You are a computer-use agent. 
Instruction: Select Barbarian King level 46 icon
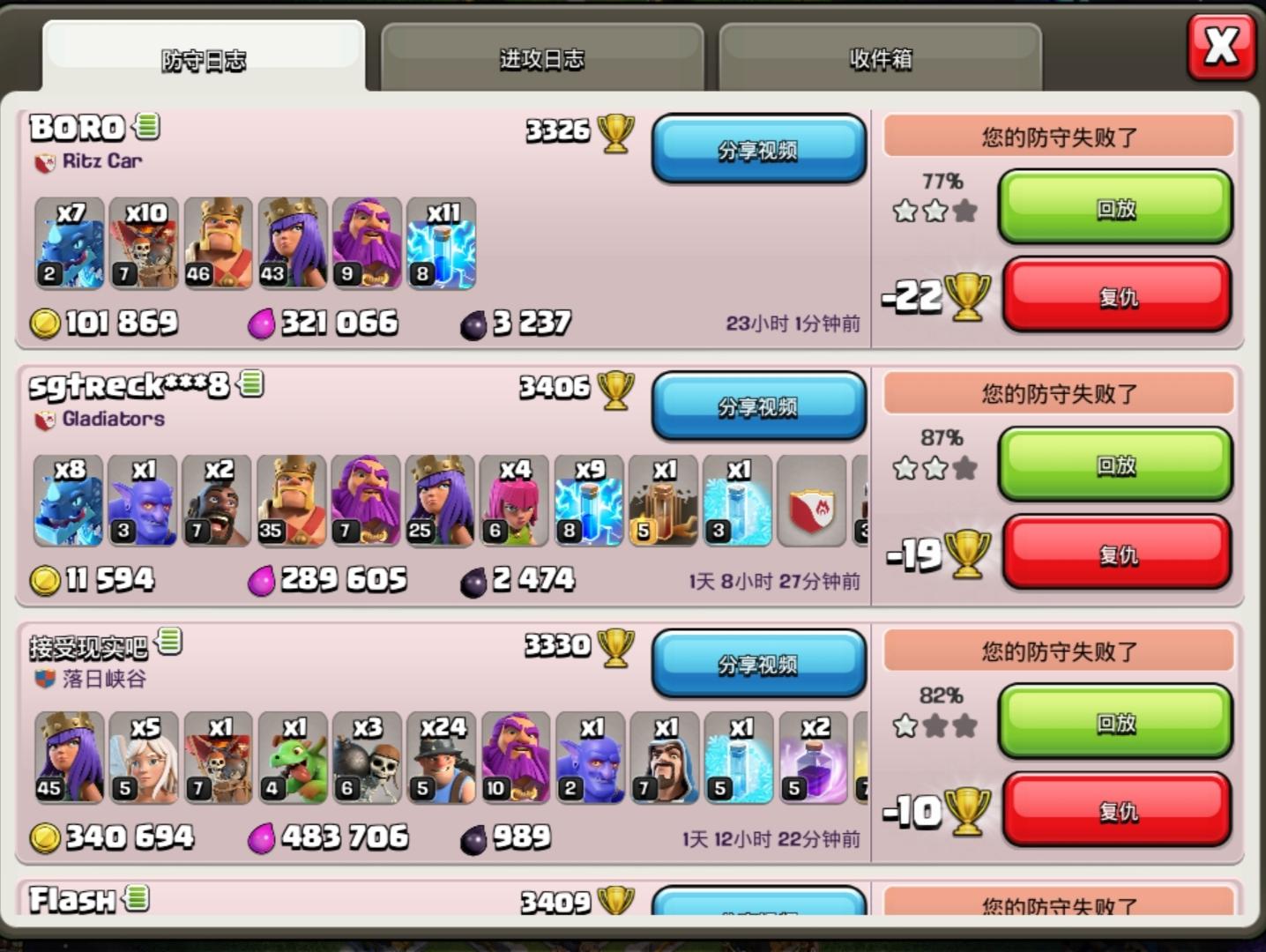click(218, 244)
